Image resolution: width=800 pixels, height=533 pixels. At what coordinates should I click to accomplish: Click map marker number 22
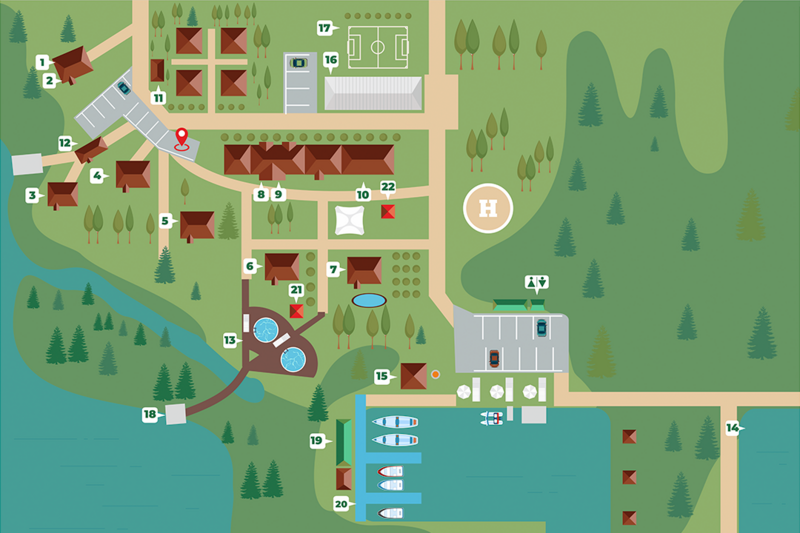[x=388, y=187]
